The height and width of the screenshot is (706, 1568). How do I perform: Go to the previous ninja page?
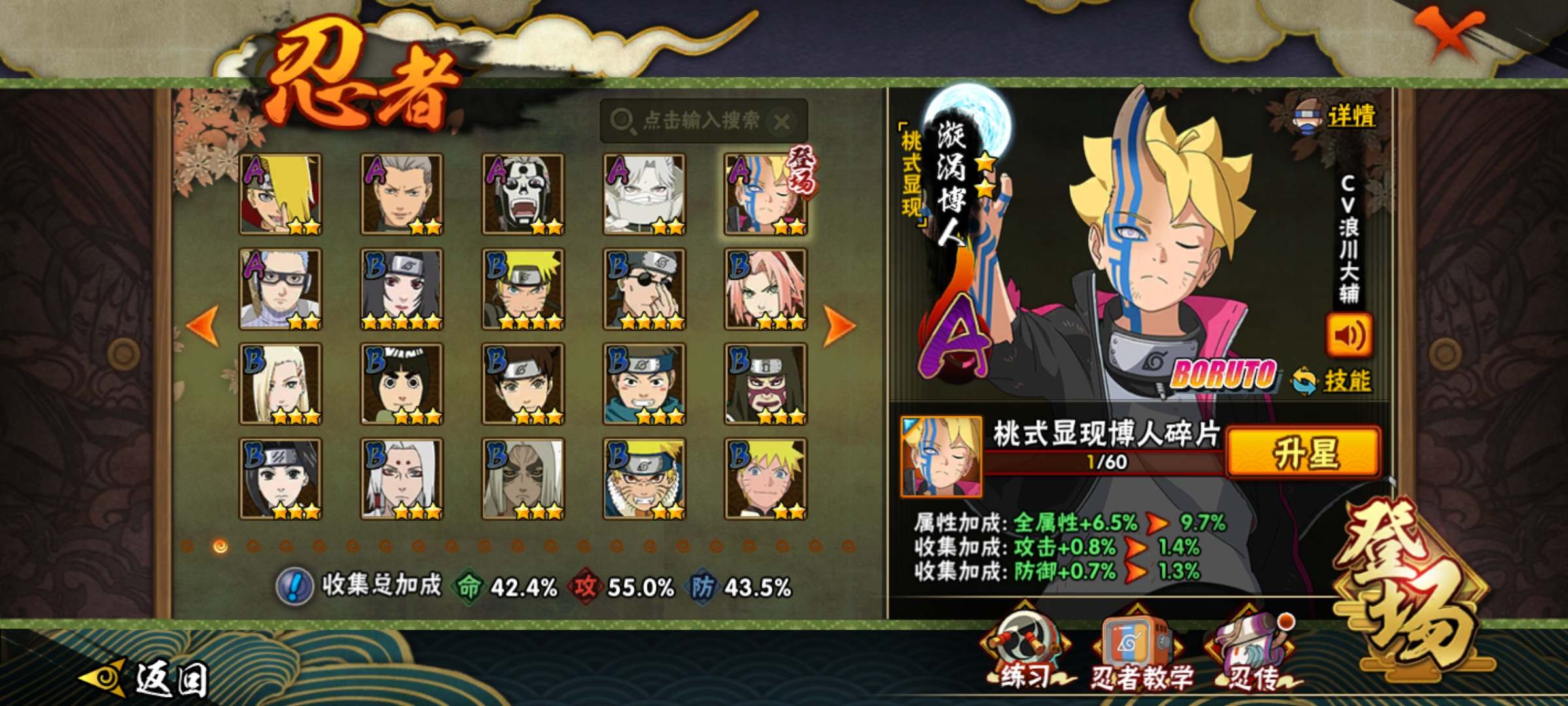pyautogui.click(x=203, y=325)
